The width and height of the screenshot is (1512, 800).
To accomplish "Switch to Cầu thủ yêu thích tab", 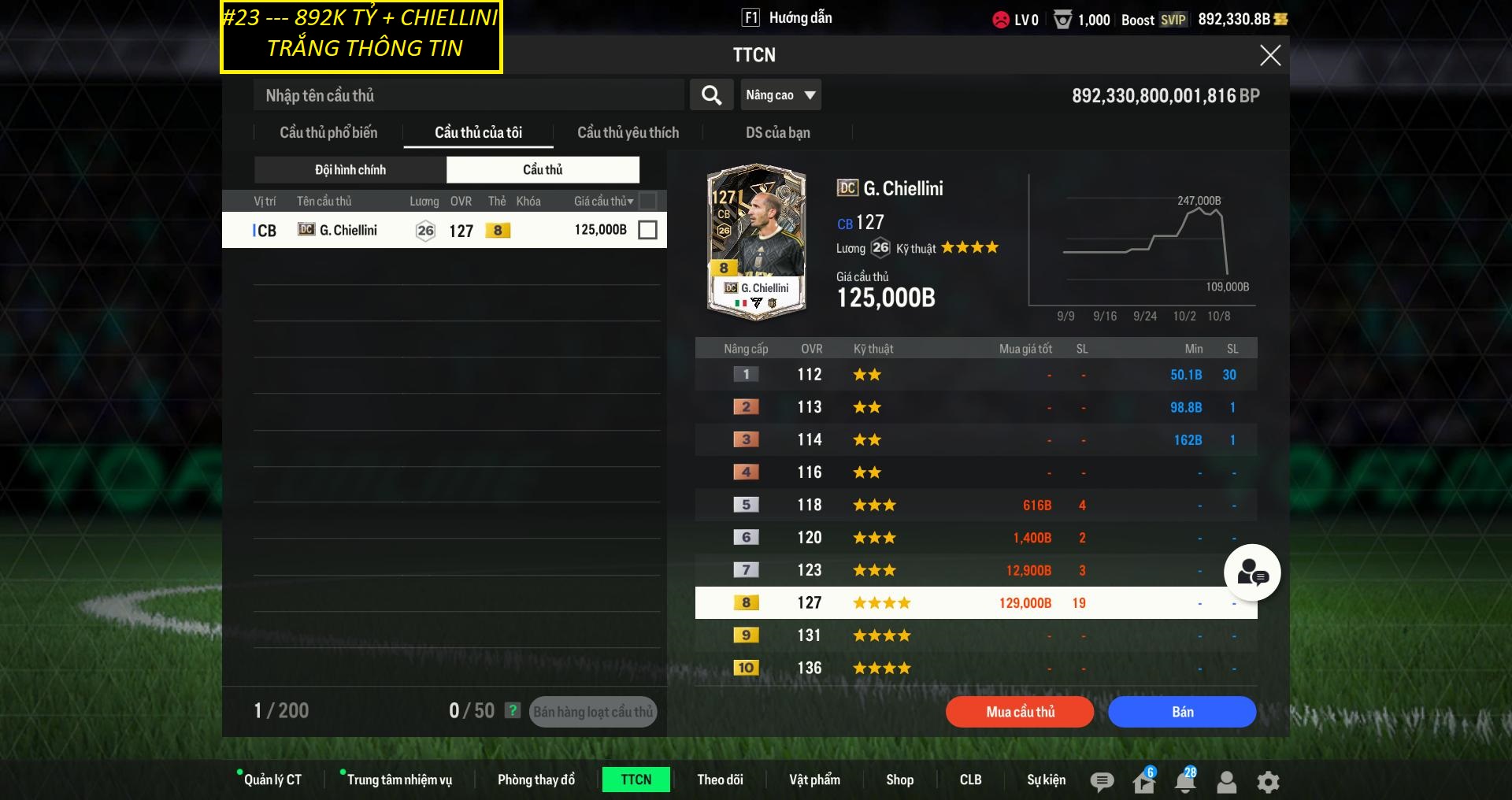I will click(x=628, y=132).
